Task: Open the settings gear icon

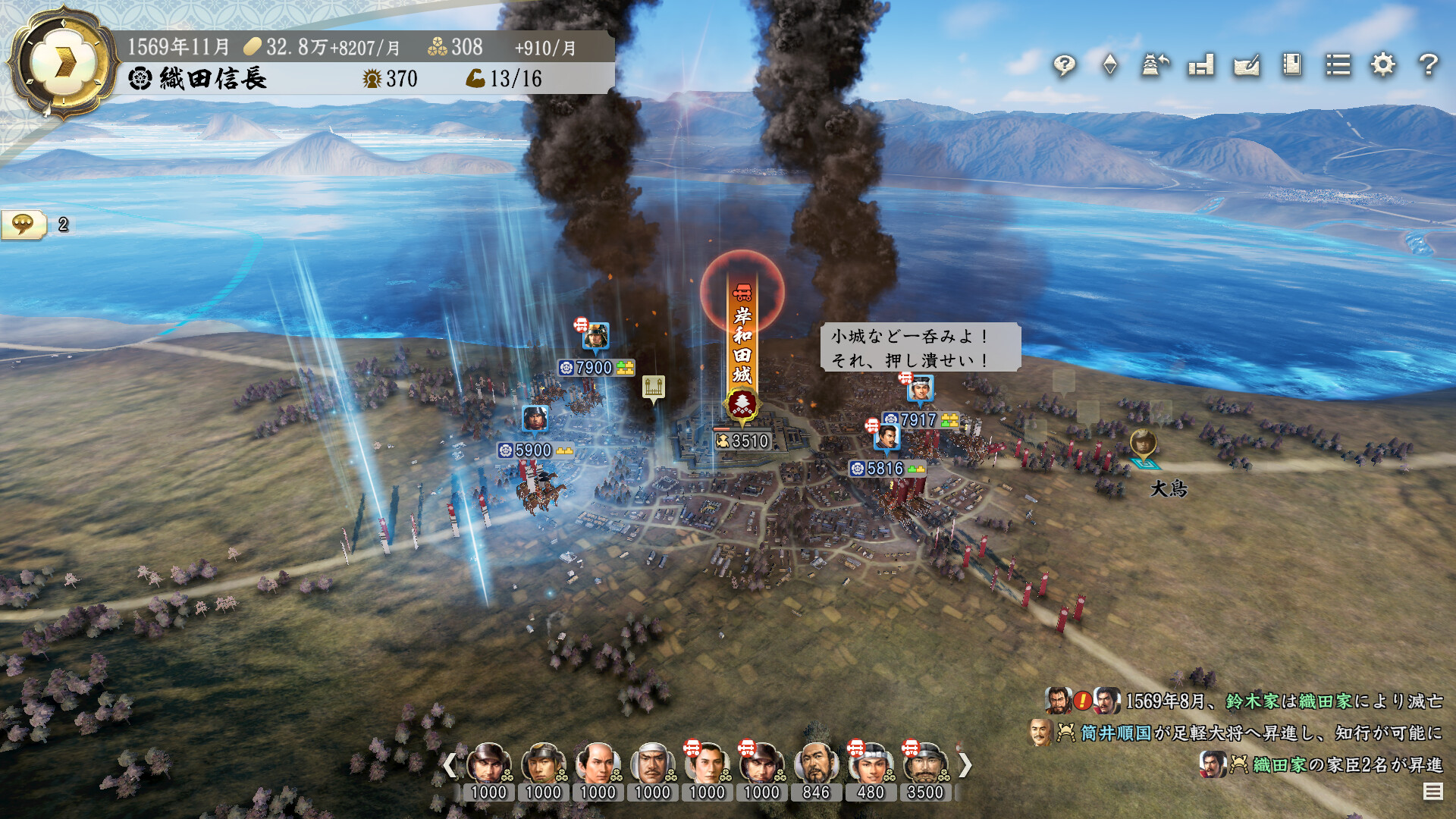Action: (1382, 67)
